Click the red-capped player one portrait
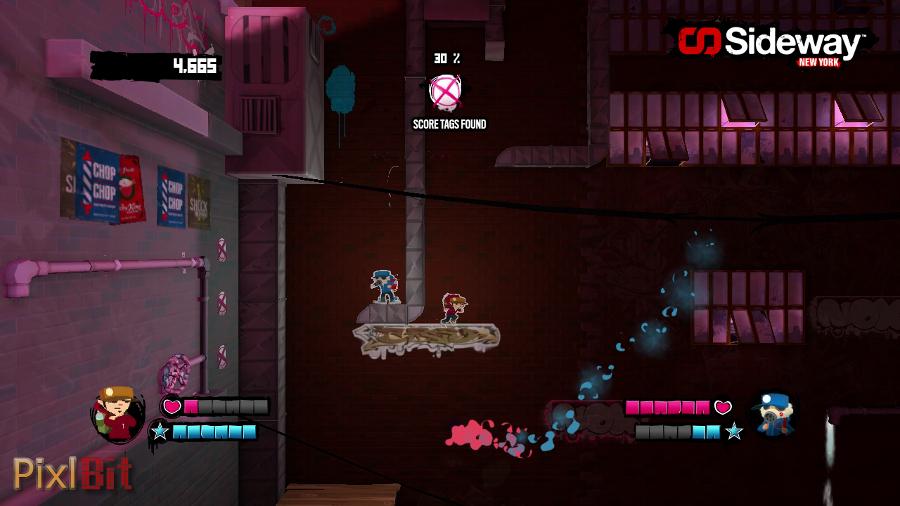Screen dimensions: 900x506 118,413
